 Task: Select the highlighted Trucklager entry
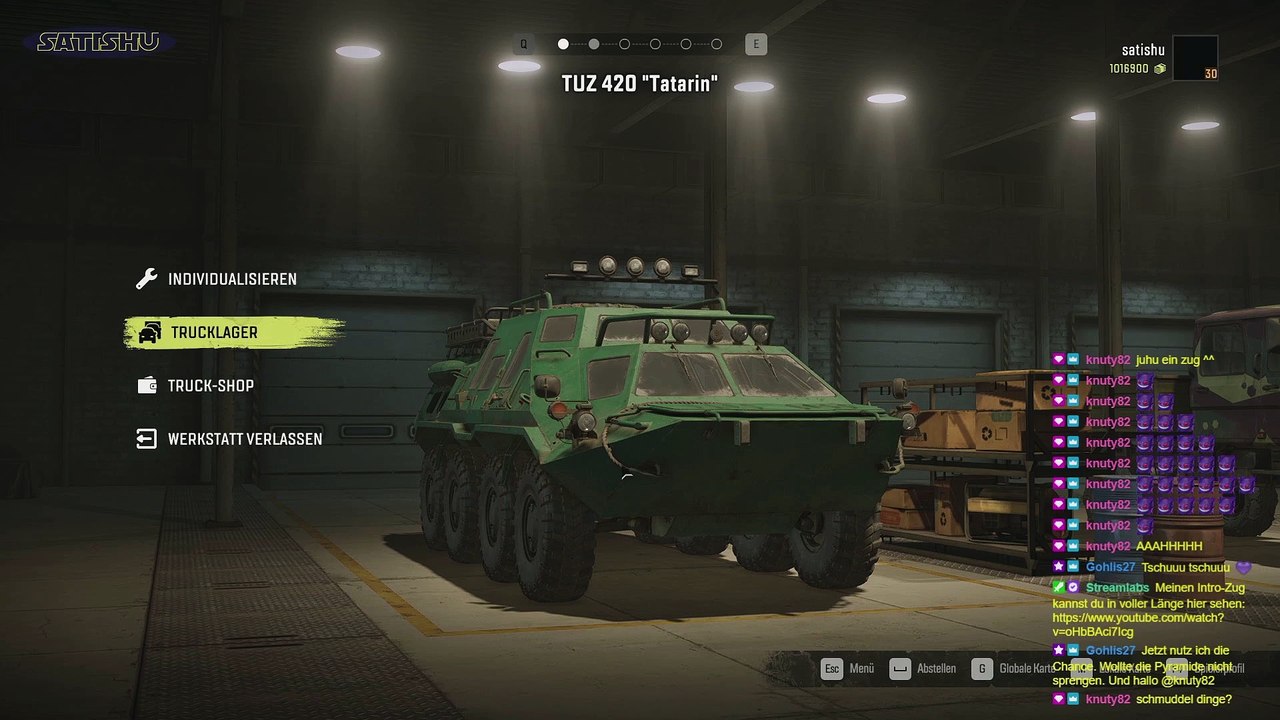pyautogui.click(x=212, y=332)
